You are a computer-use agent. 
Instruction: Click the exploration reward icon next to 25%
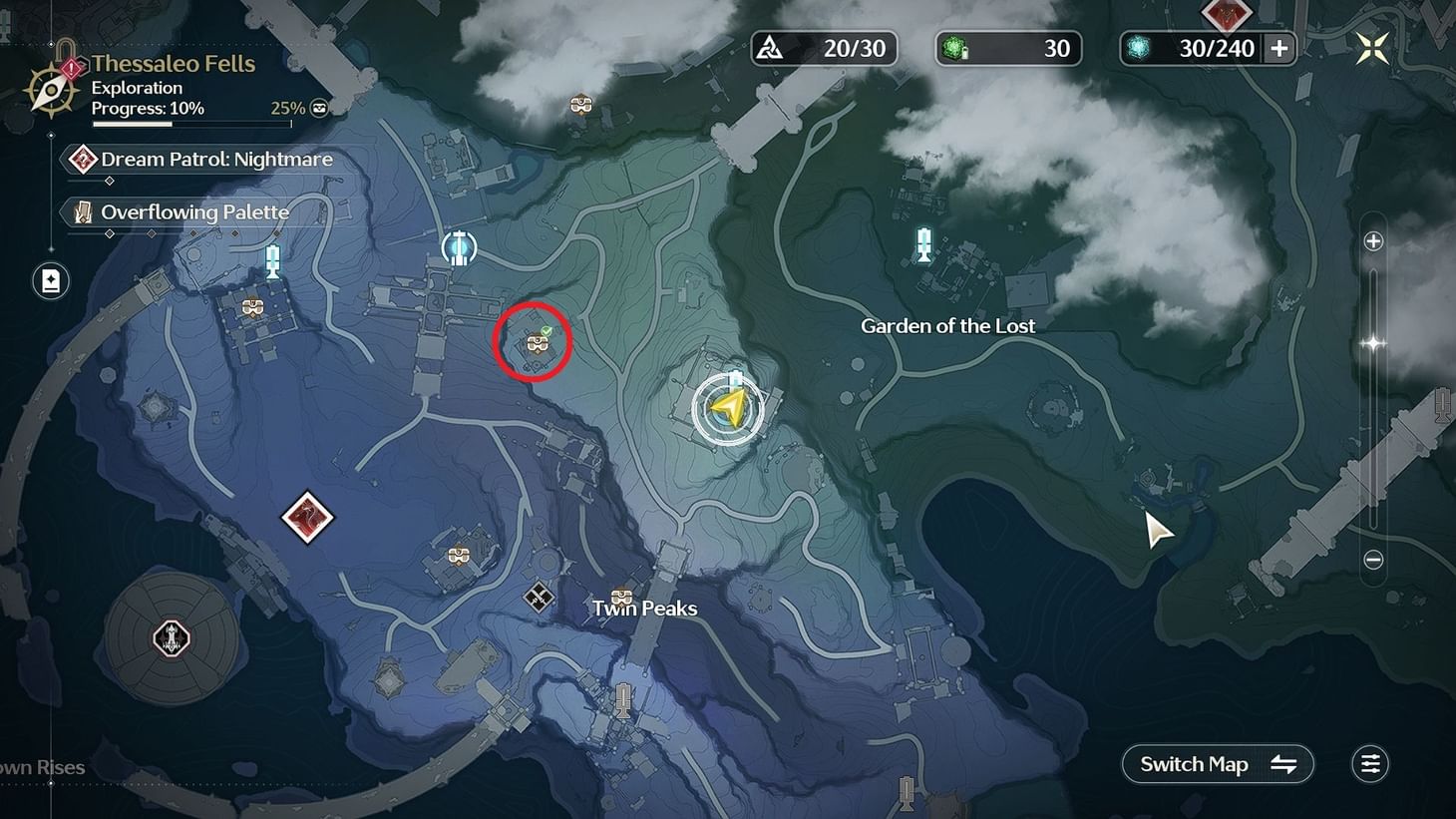(317, 108)
